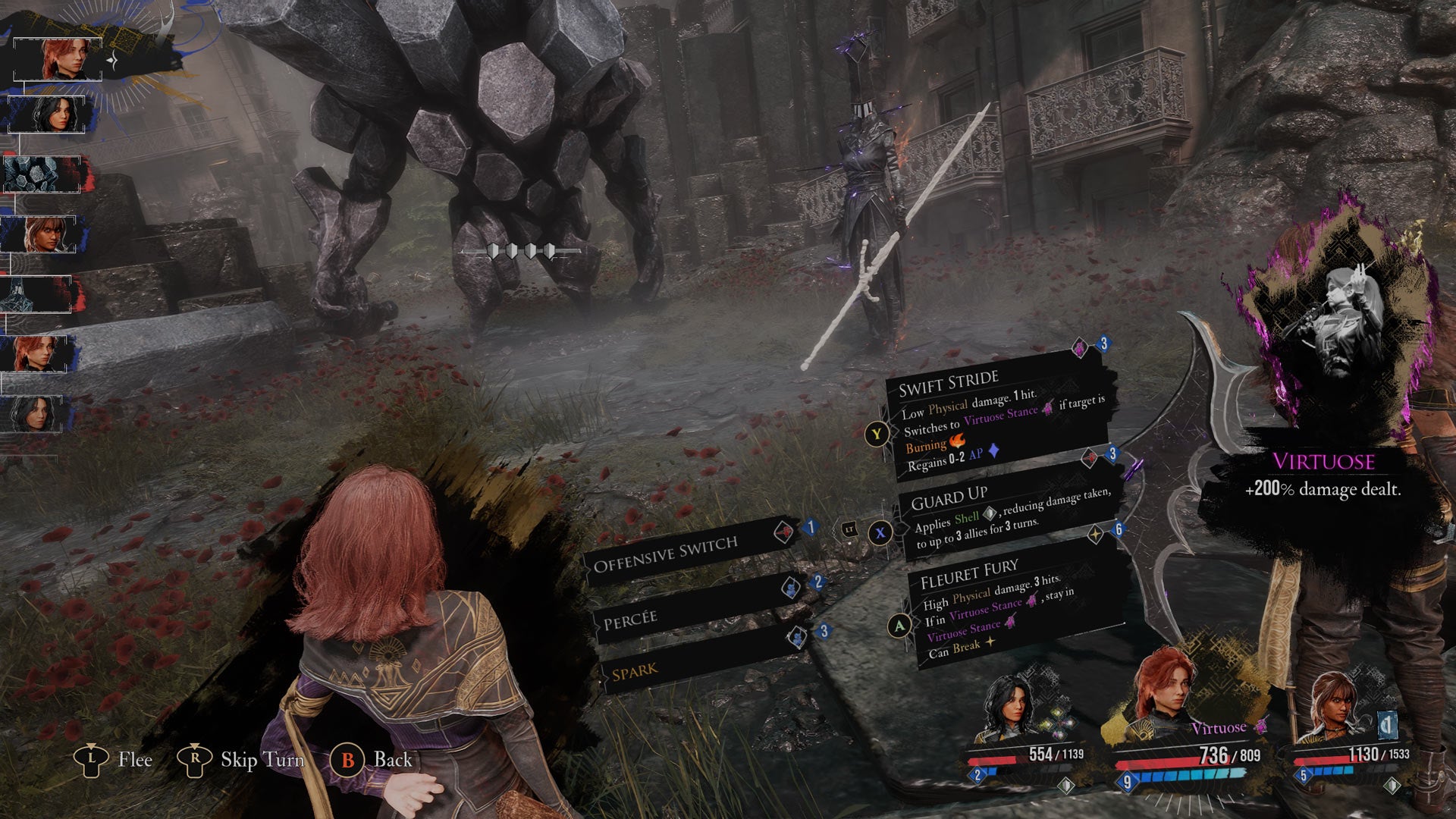Screen dimensions: 1456x819
Task: Select the green Shell icon in Guard Up description
Action: (989, 515)
